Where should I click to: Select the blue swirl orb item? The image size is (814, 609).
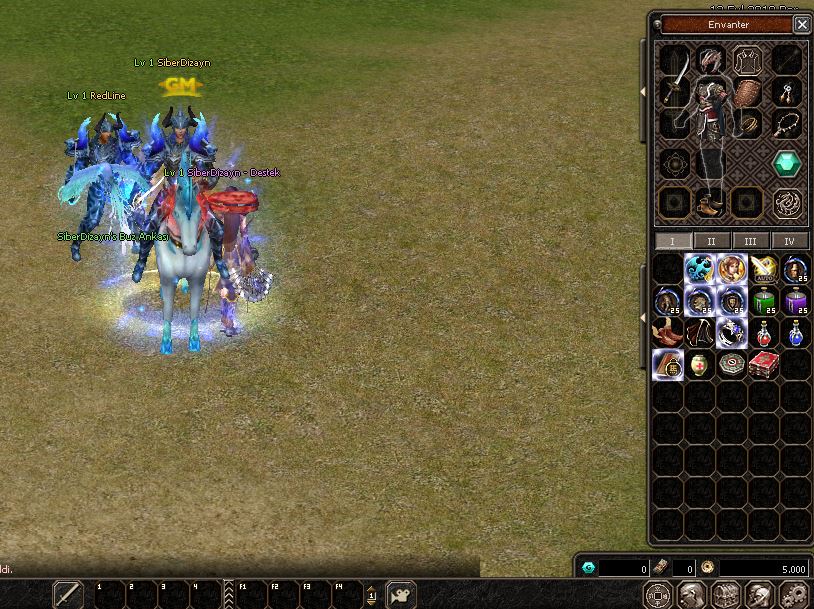pyautogui.click(x=700, y=268)
